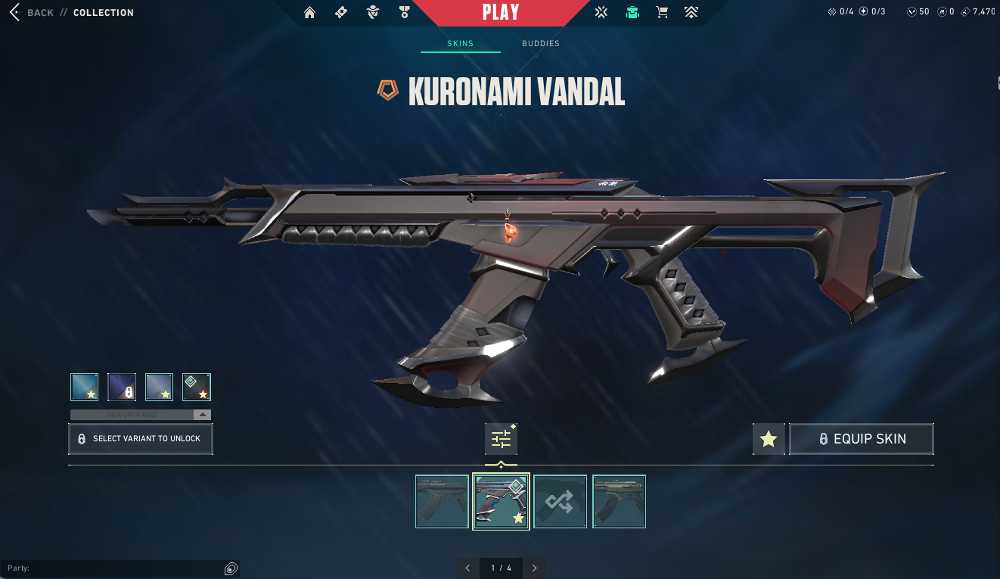This screenshot has width=1000, height=579.
Task: Switch to the Buddies tab
Action: pos(540,44)
